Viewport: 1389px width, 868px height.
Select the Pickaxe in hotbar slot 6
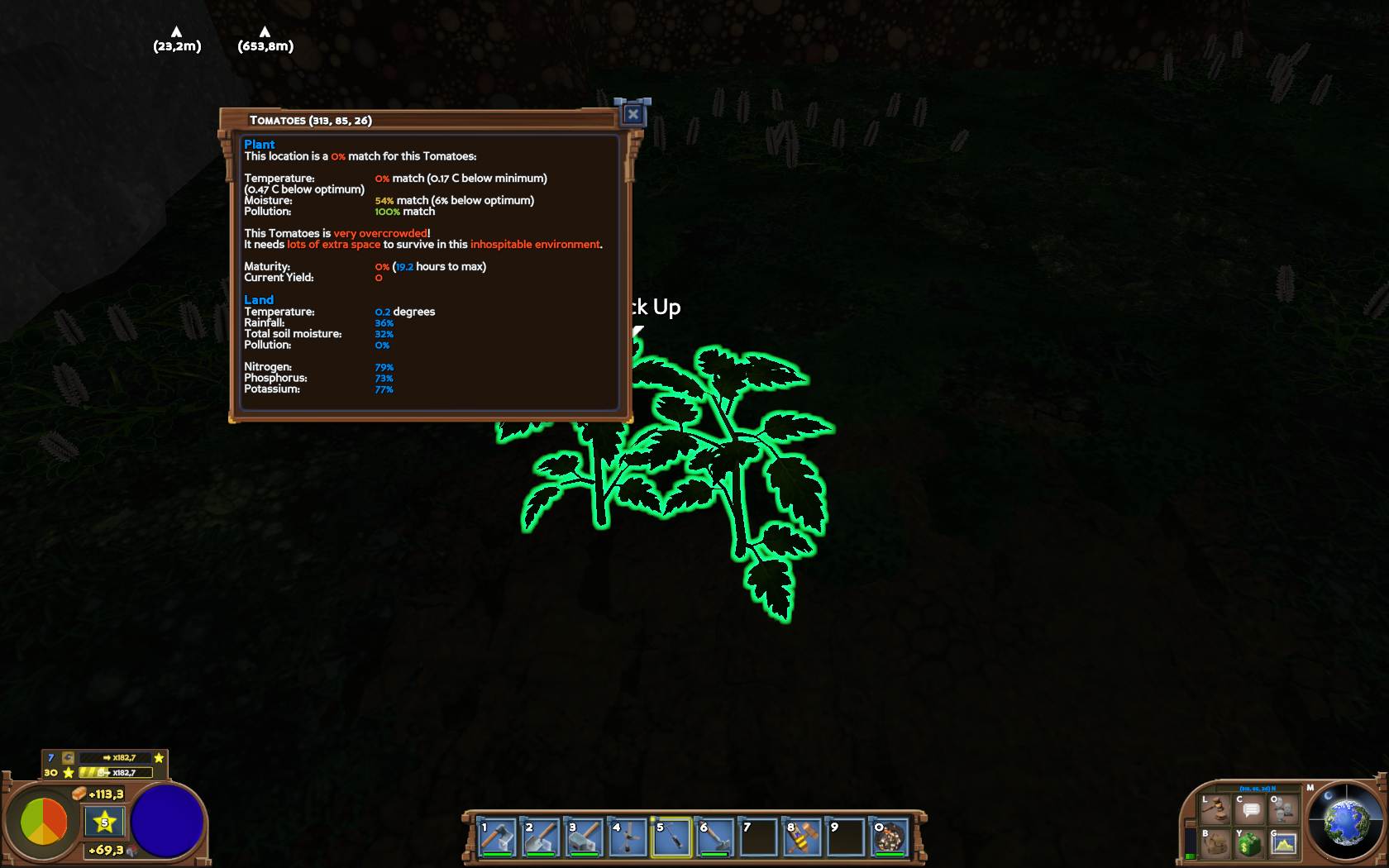tap(714, 837)
